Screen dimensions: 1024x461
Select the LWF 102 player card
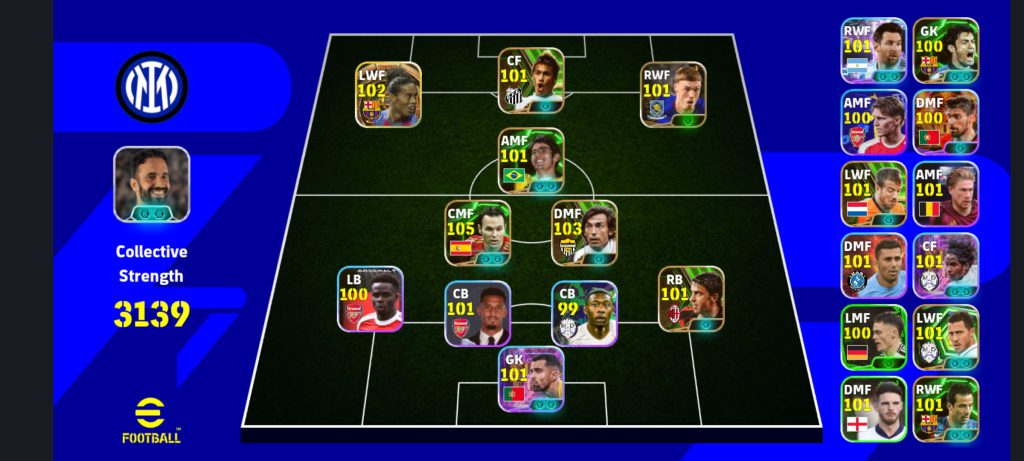pyautogui.click(x=388, y=94)
